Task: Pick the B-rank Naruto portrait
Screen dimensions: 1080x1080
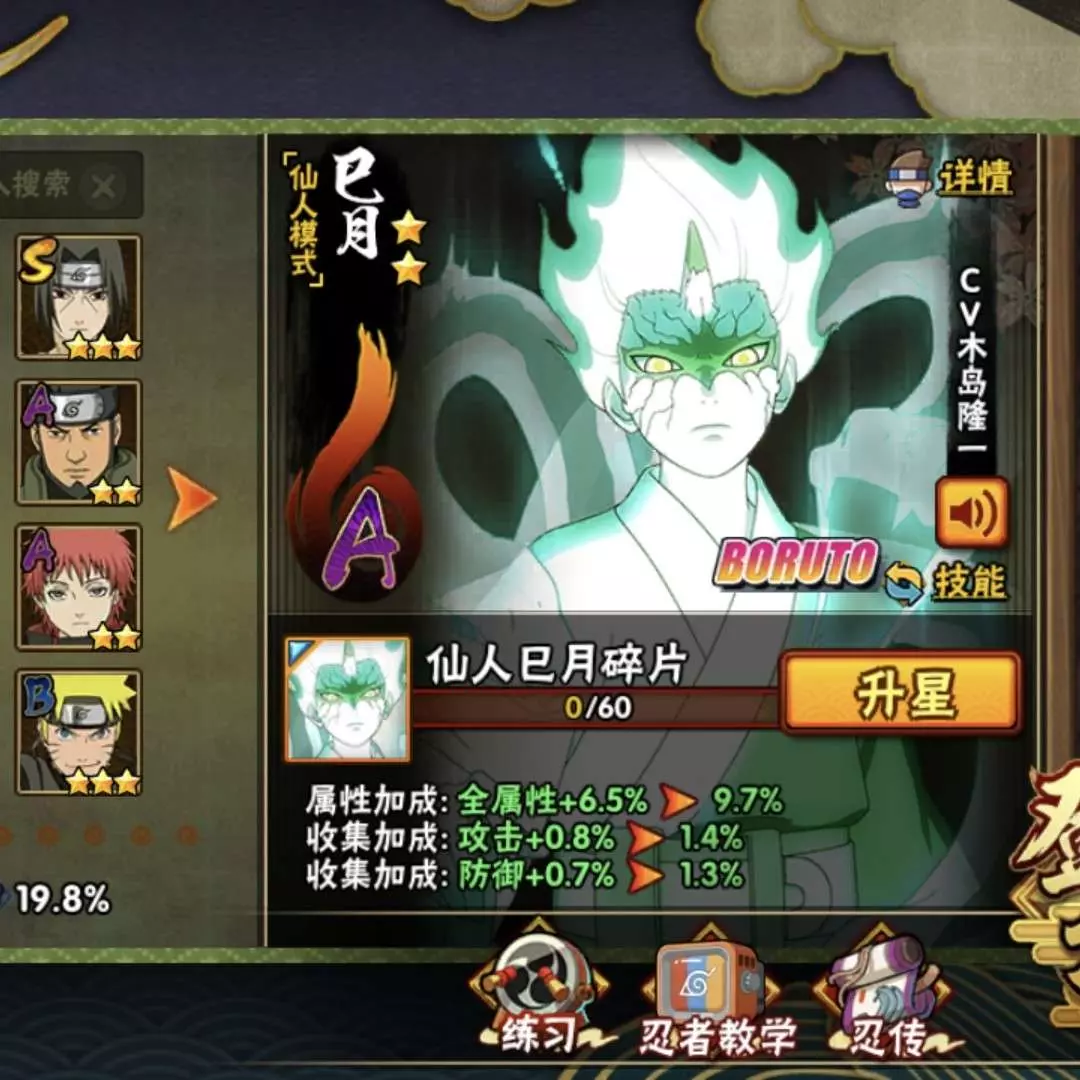Action: 79,731
